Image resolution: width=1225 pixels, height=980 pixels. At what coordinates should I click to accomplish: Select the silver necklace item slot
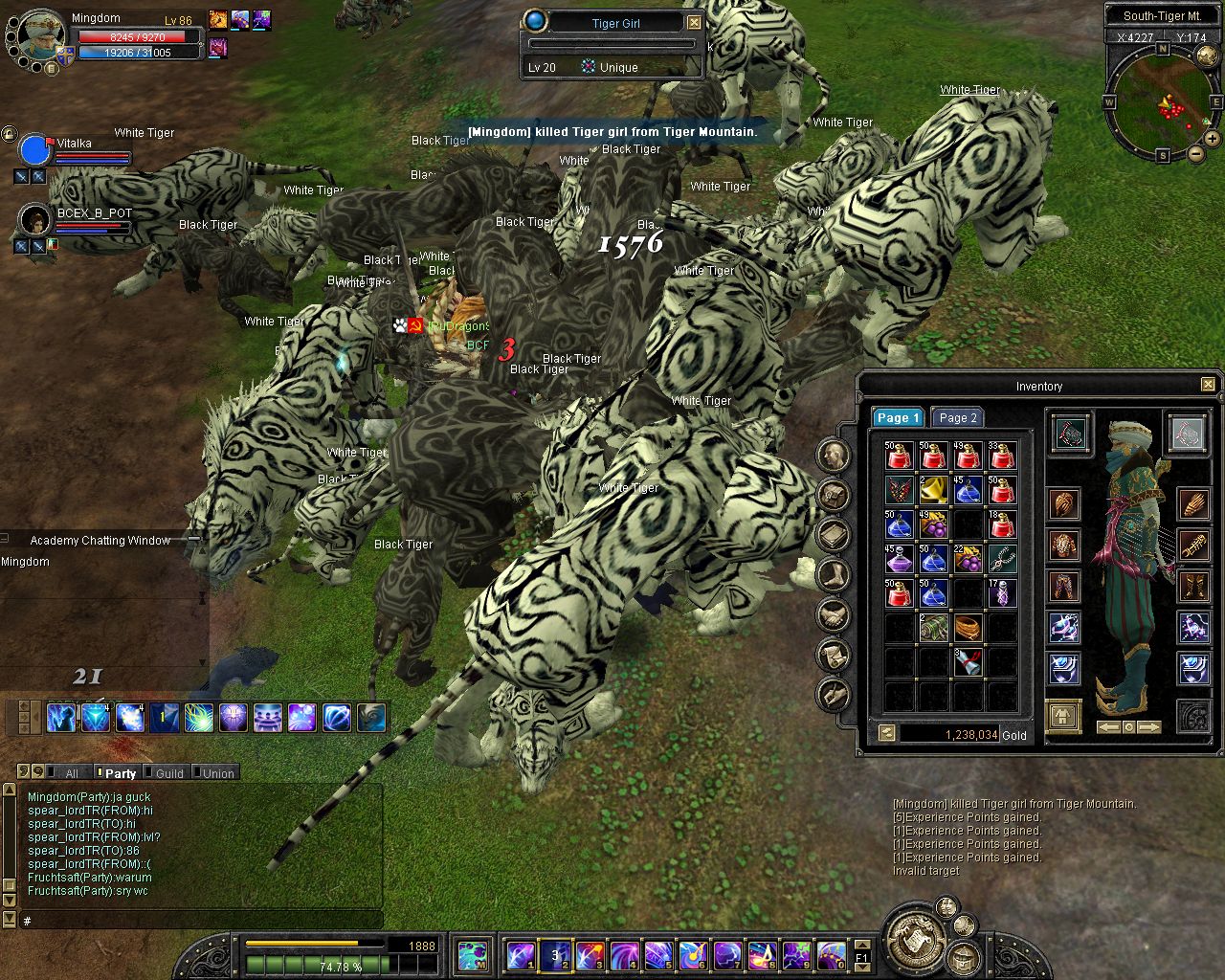1002,560
